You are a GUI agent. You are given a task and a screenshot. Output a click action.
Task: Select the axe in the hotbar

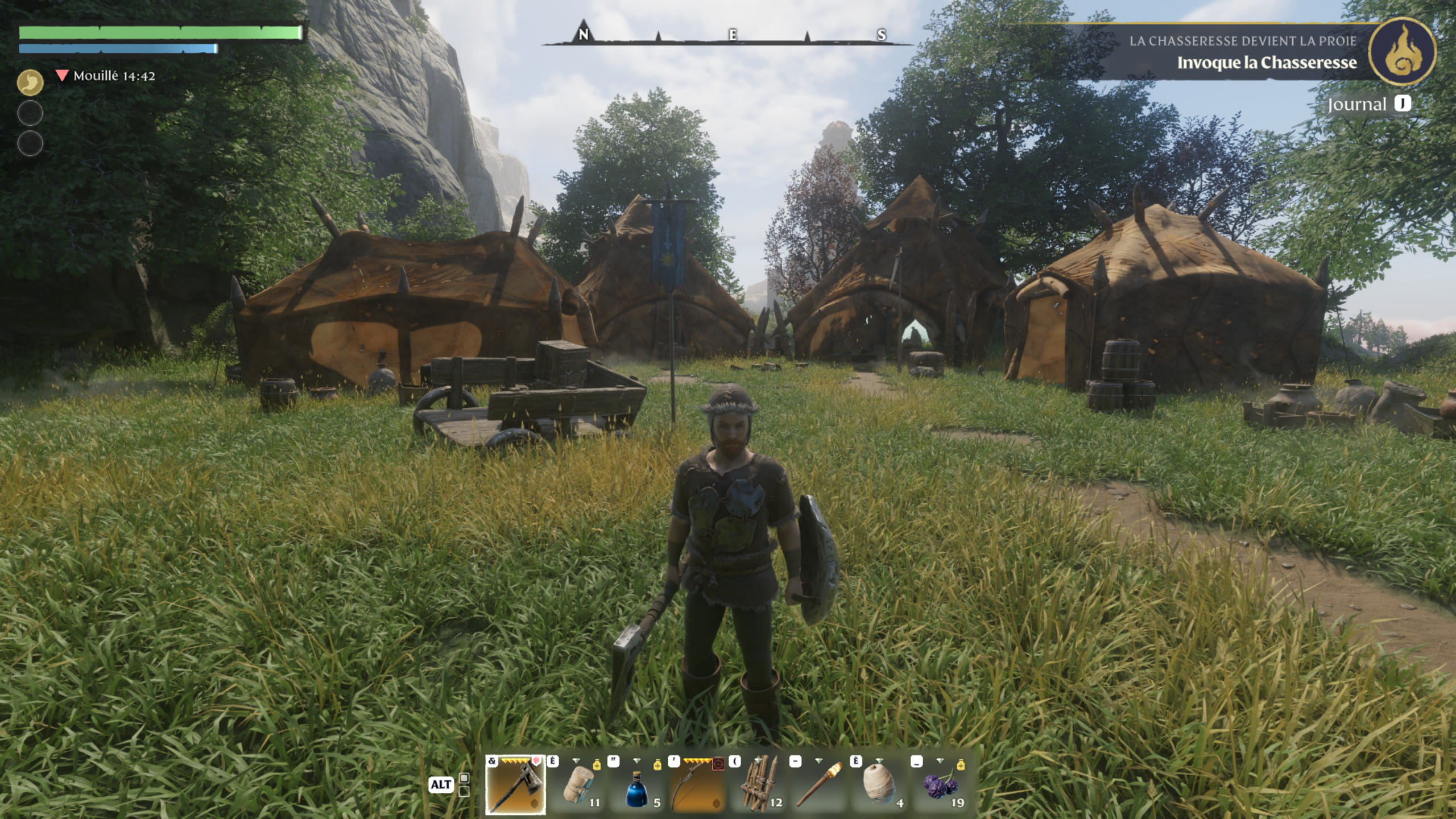(515, 785)
